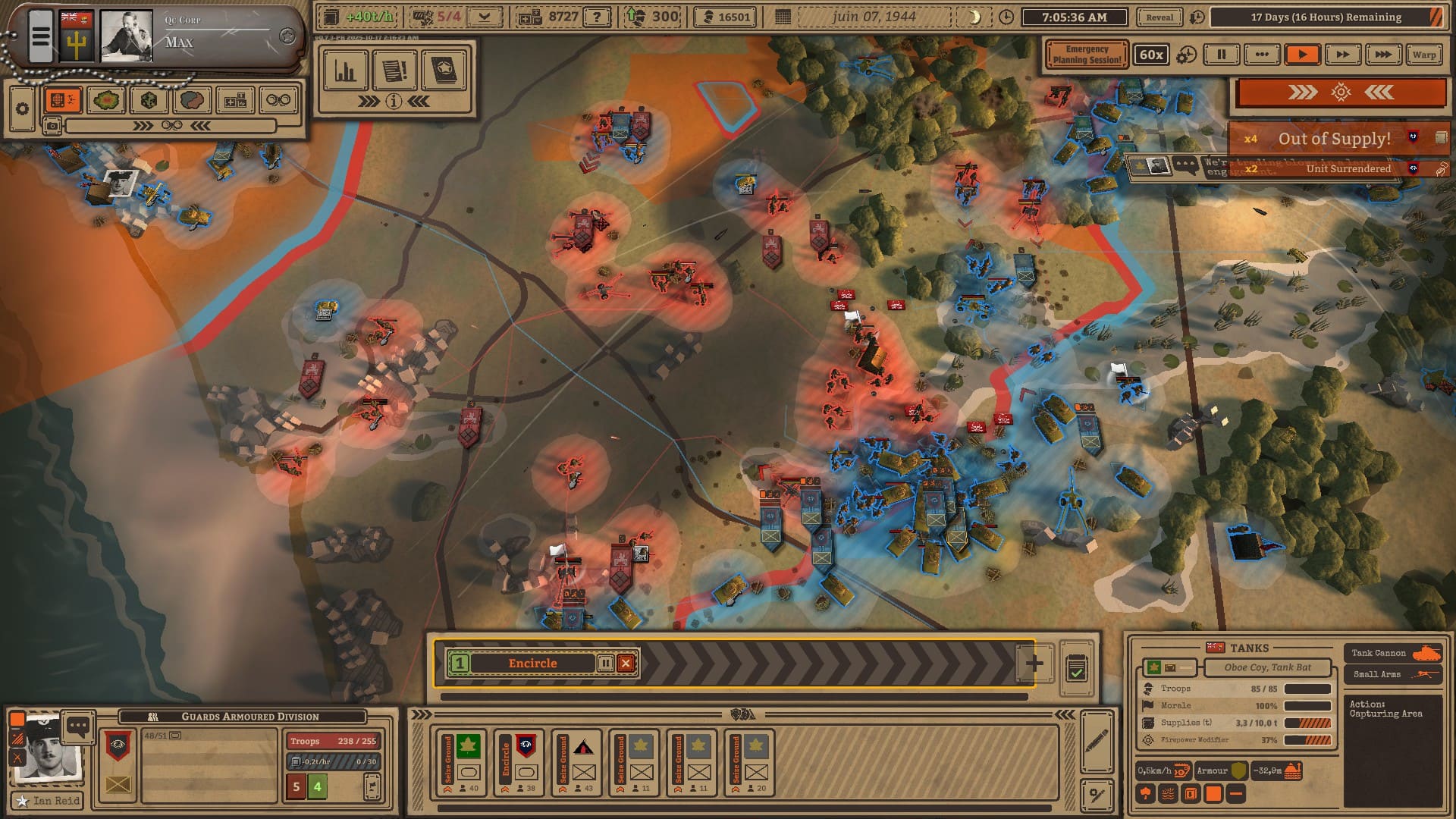The width and height of the screenshot is (1456, 819).
Task: Open the bar chart statistics panel
Action: coord(346,71)
